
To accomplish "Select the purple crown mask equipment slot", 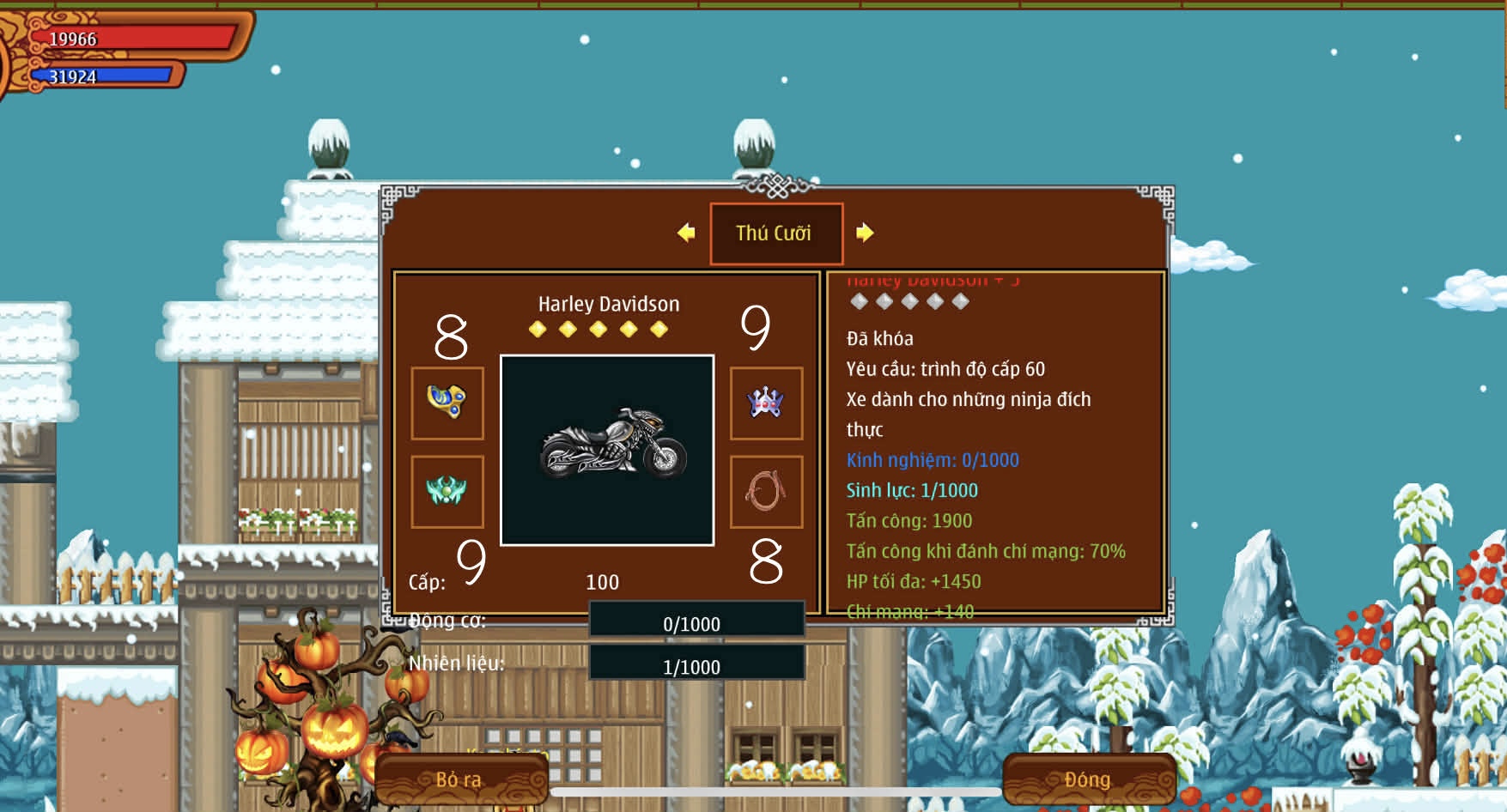I will click(766, 403).
